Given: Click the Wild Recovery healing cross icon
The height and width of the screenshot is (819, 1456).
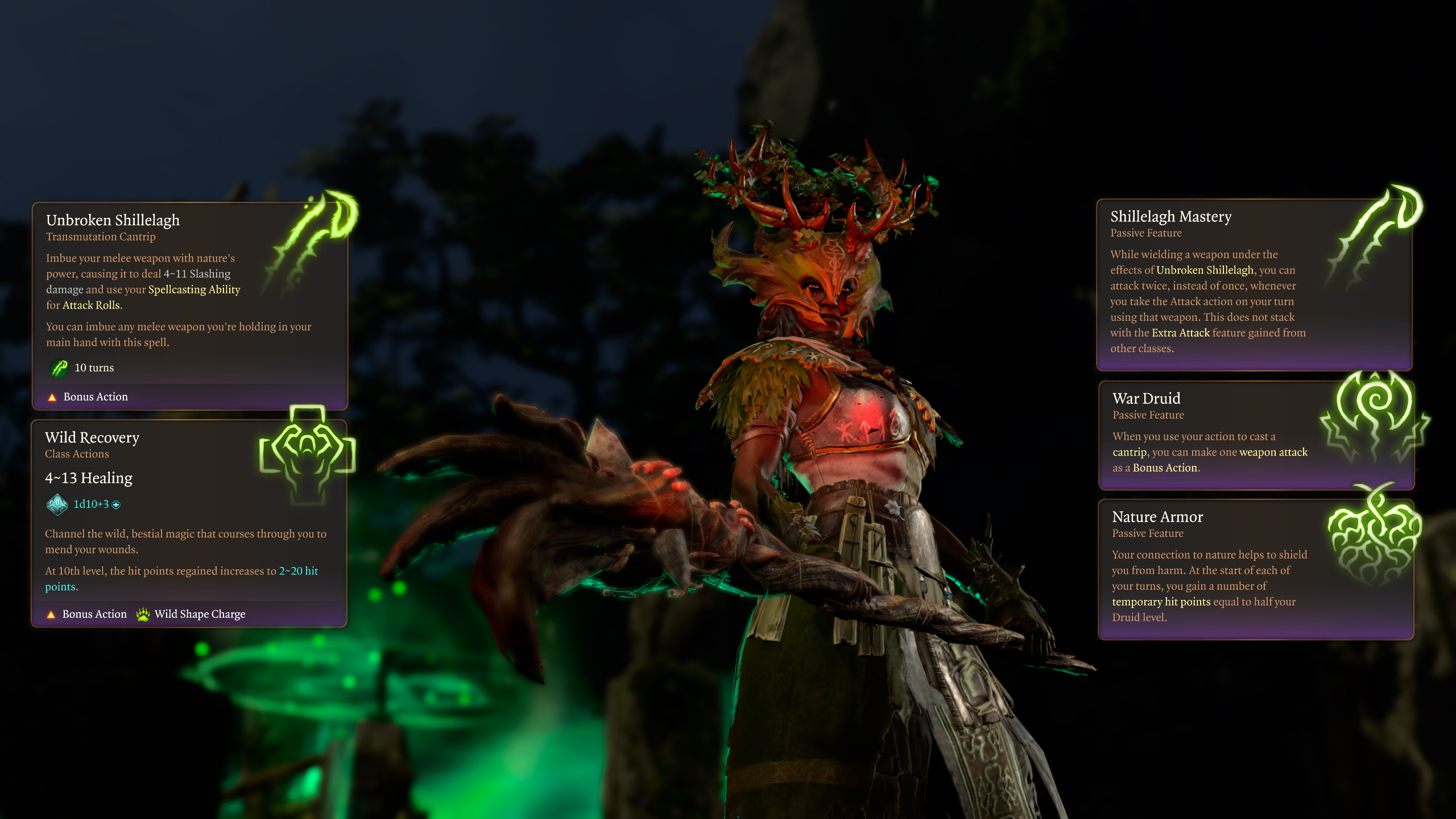Looking at the screenshot, I should click(x=307, y=449).
